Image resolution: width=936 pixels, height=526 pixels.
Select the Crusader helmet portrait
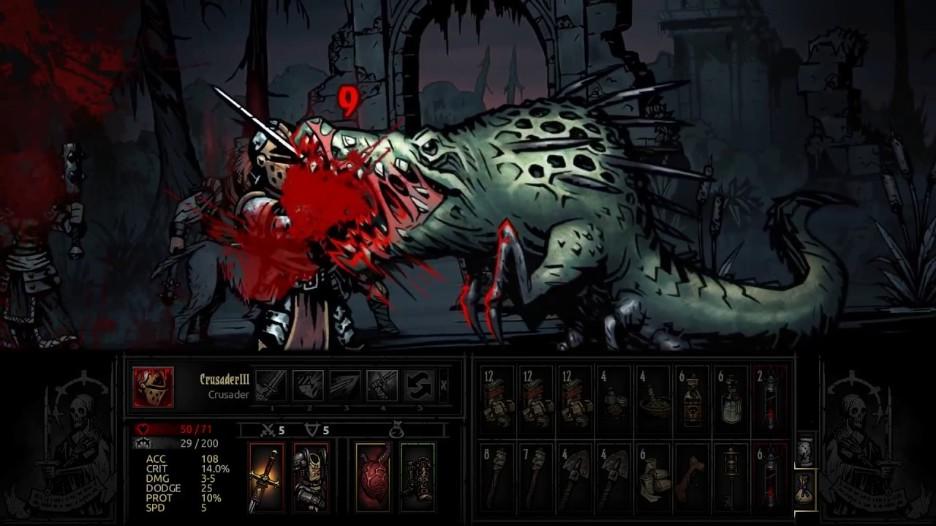pyautogui.click(x=153, y=387)
